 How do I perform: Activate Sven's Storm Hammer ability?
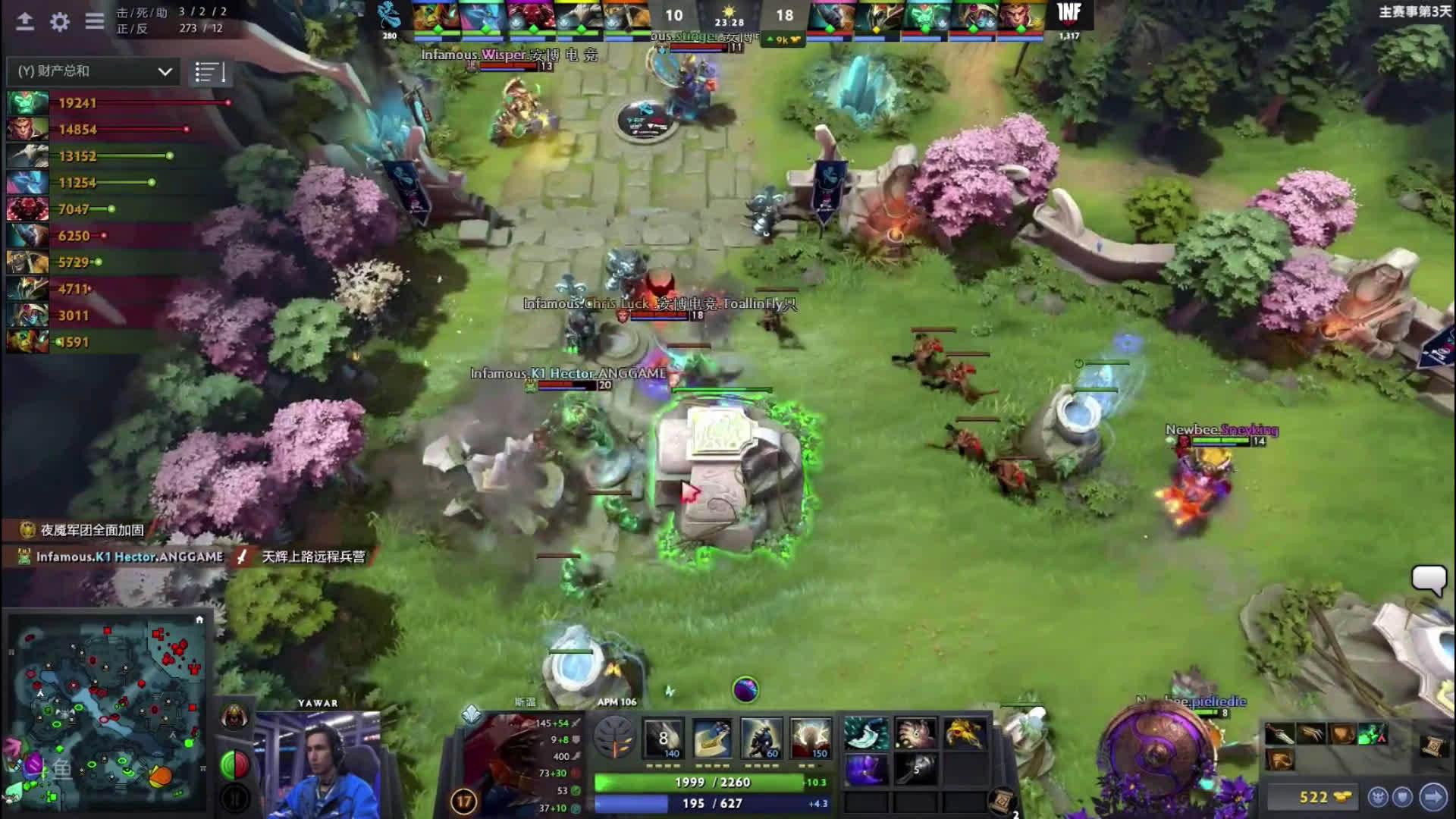[663, 738]
